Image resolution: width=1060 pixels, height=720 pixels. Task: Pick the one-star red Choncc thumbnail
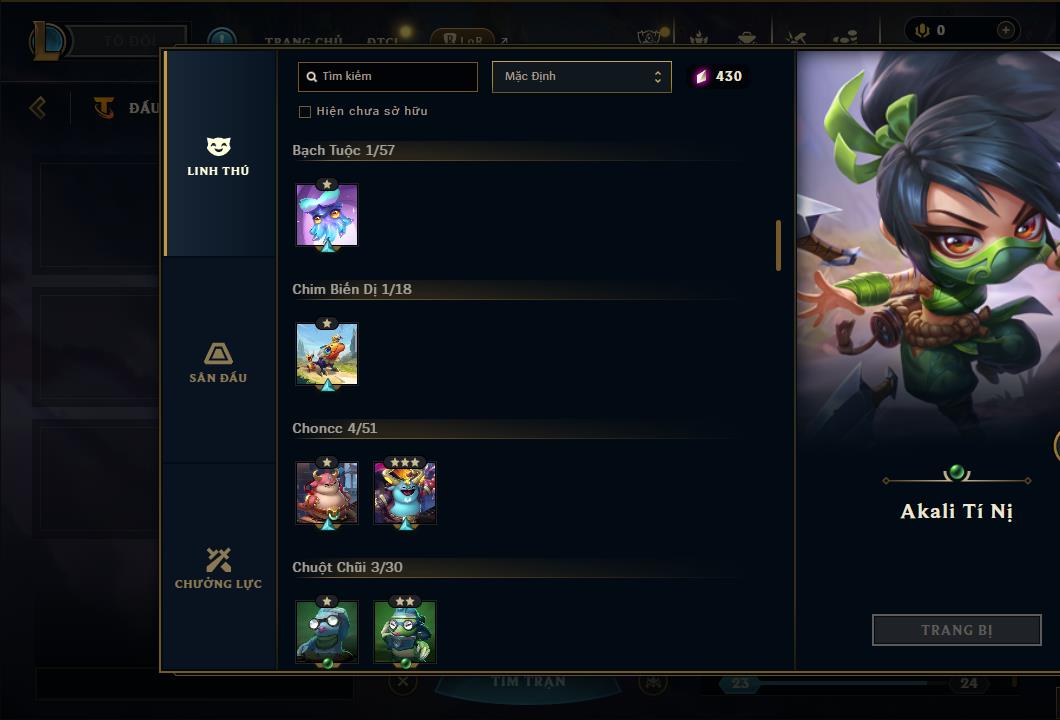(x=327, y=493)
